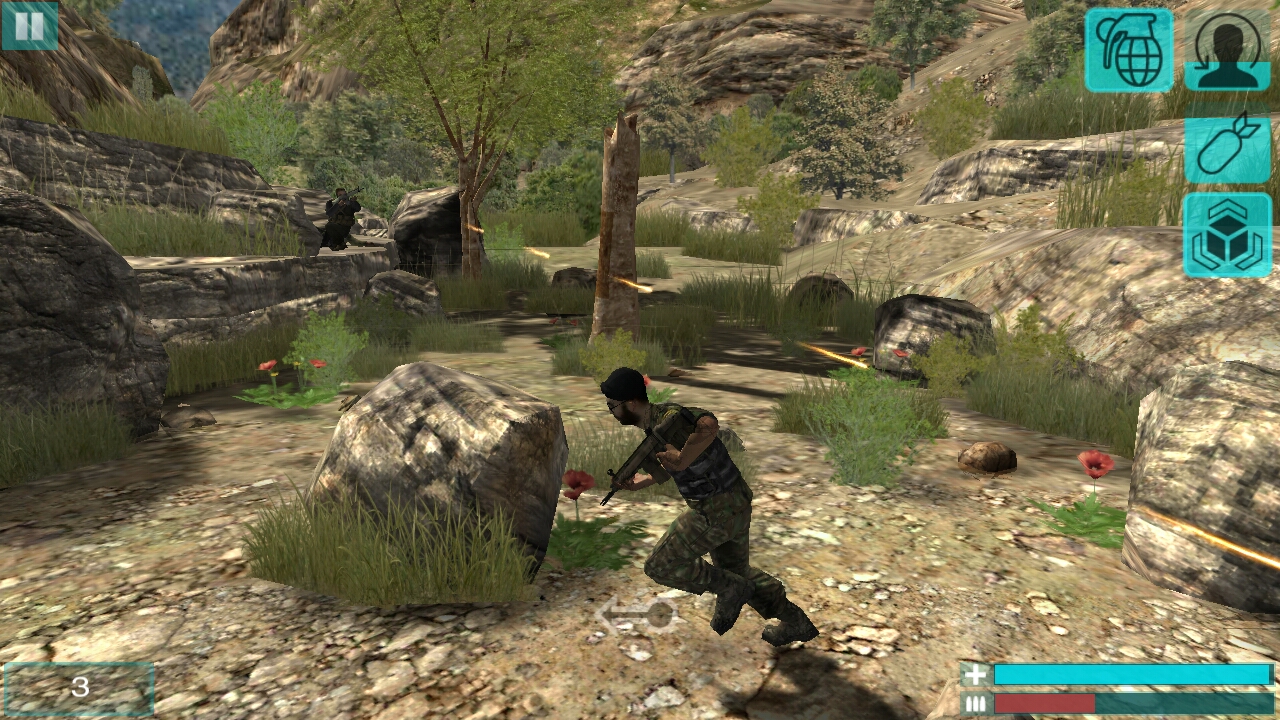Image resolution: width=1280 pixels, height=720 pixels.
Task: Activate the bomb airstrike ability
Action: [1227, 148]
